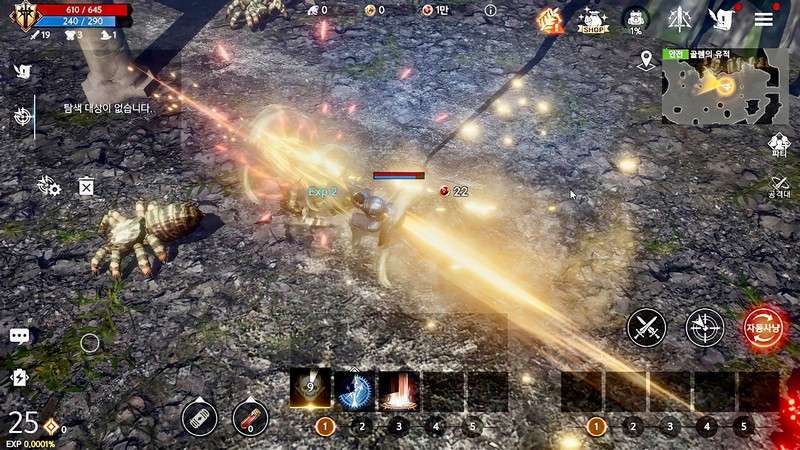Image resolution: width=800 pixels, height=450 pixels.
Task: Open the target search settings gear
Action: click(x=48, y=185)
